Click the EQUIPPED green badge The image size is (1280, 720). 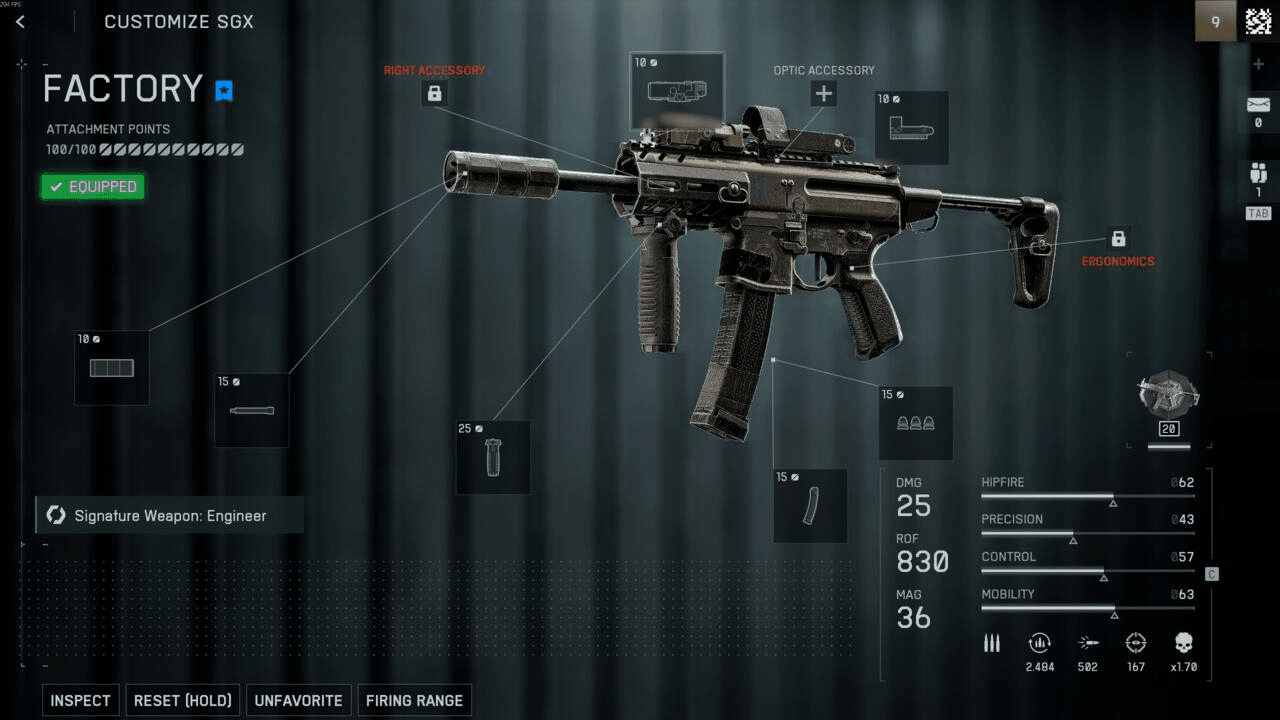pos(93,187)
